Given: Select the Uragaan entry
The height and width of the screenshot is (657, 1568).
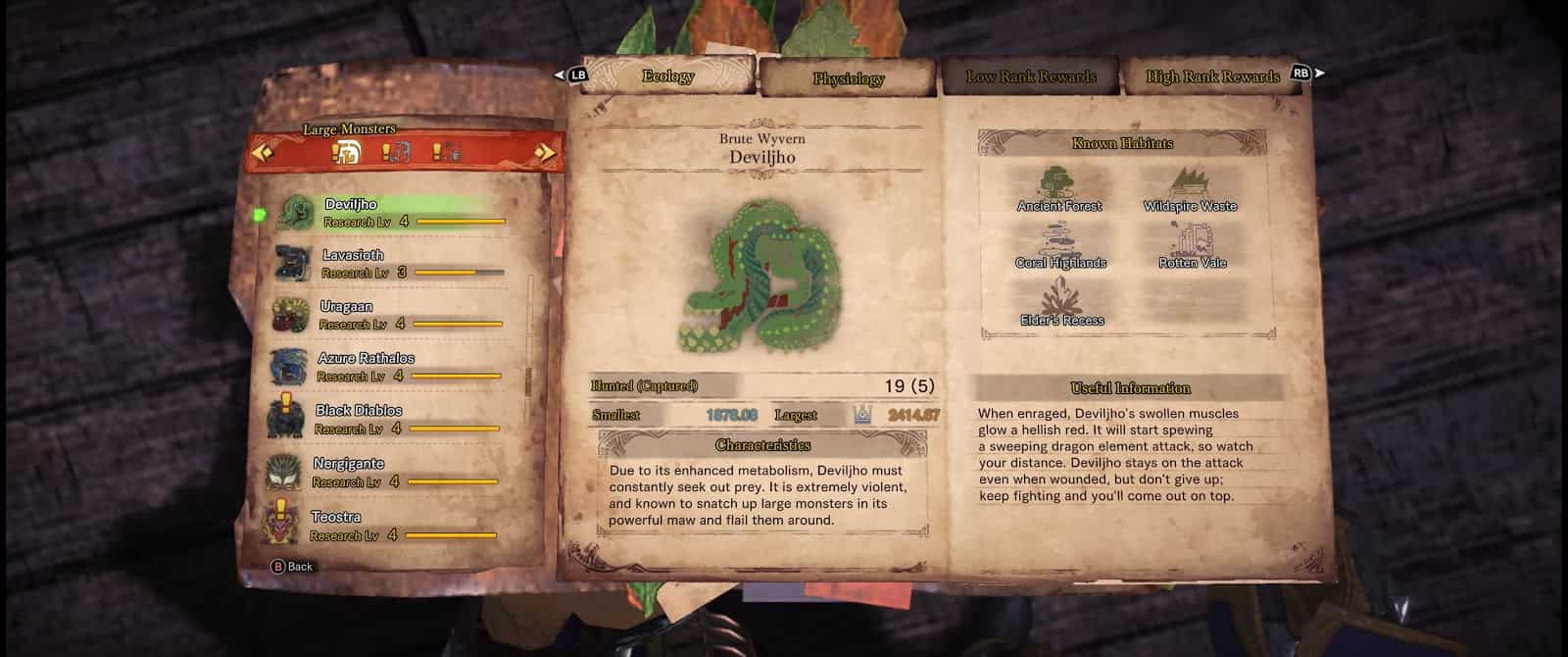Looking at the screenshot, I should pyautogui.click(x=382, y=315).
